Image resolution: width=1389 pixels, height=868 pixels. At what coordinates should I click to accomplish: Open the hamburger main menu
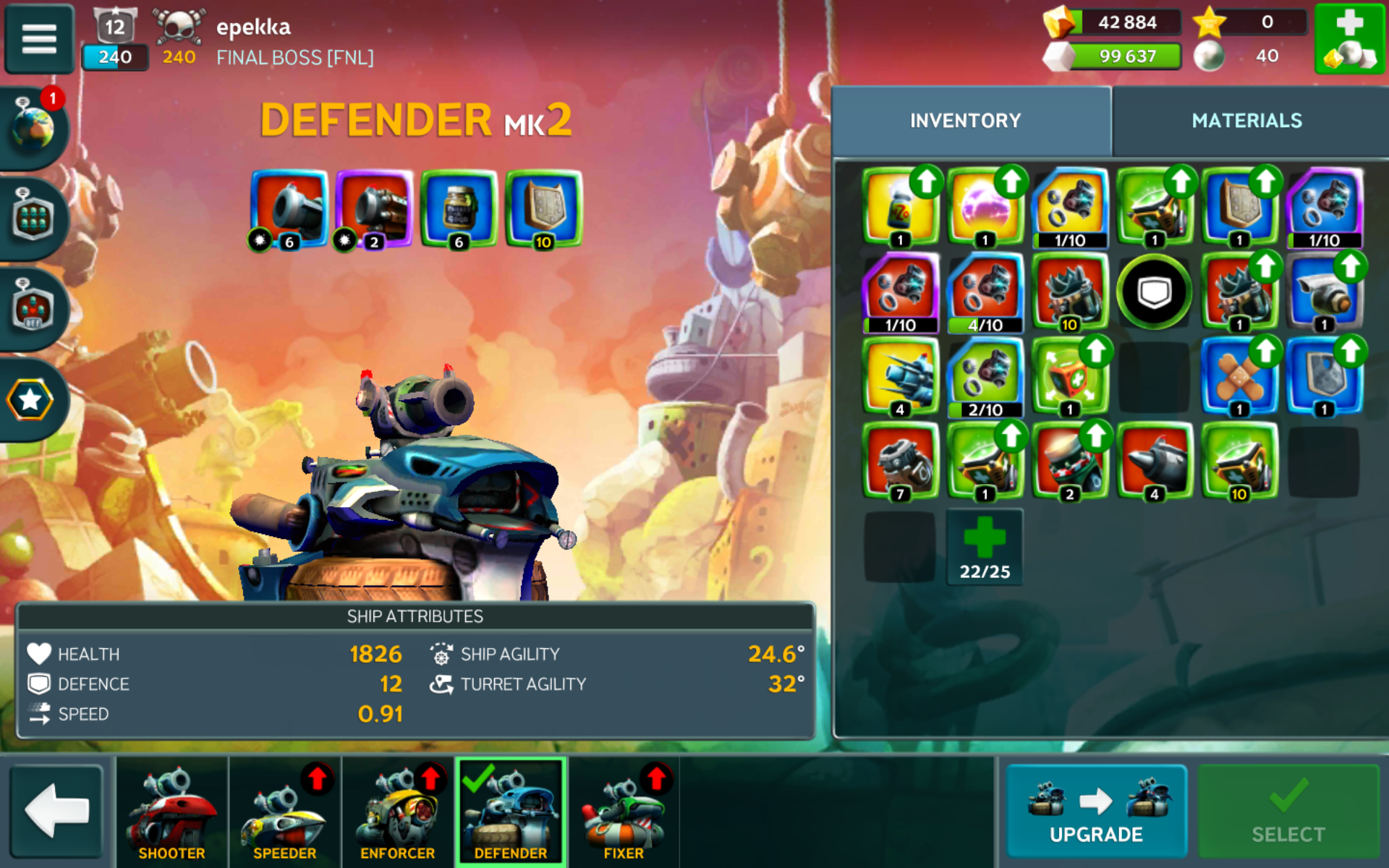(x=39, y=38)
